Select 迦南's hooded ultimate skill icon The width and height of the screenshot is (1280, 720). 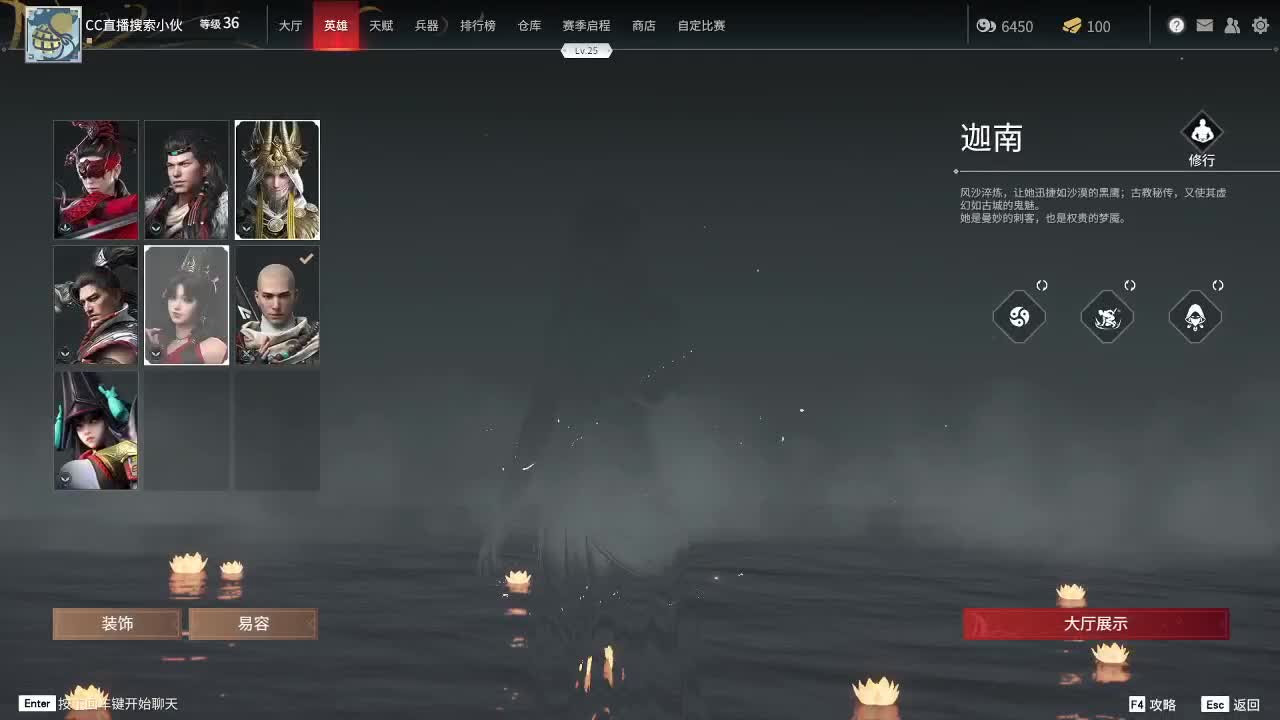tap(1195, 317)
